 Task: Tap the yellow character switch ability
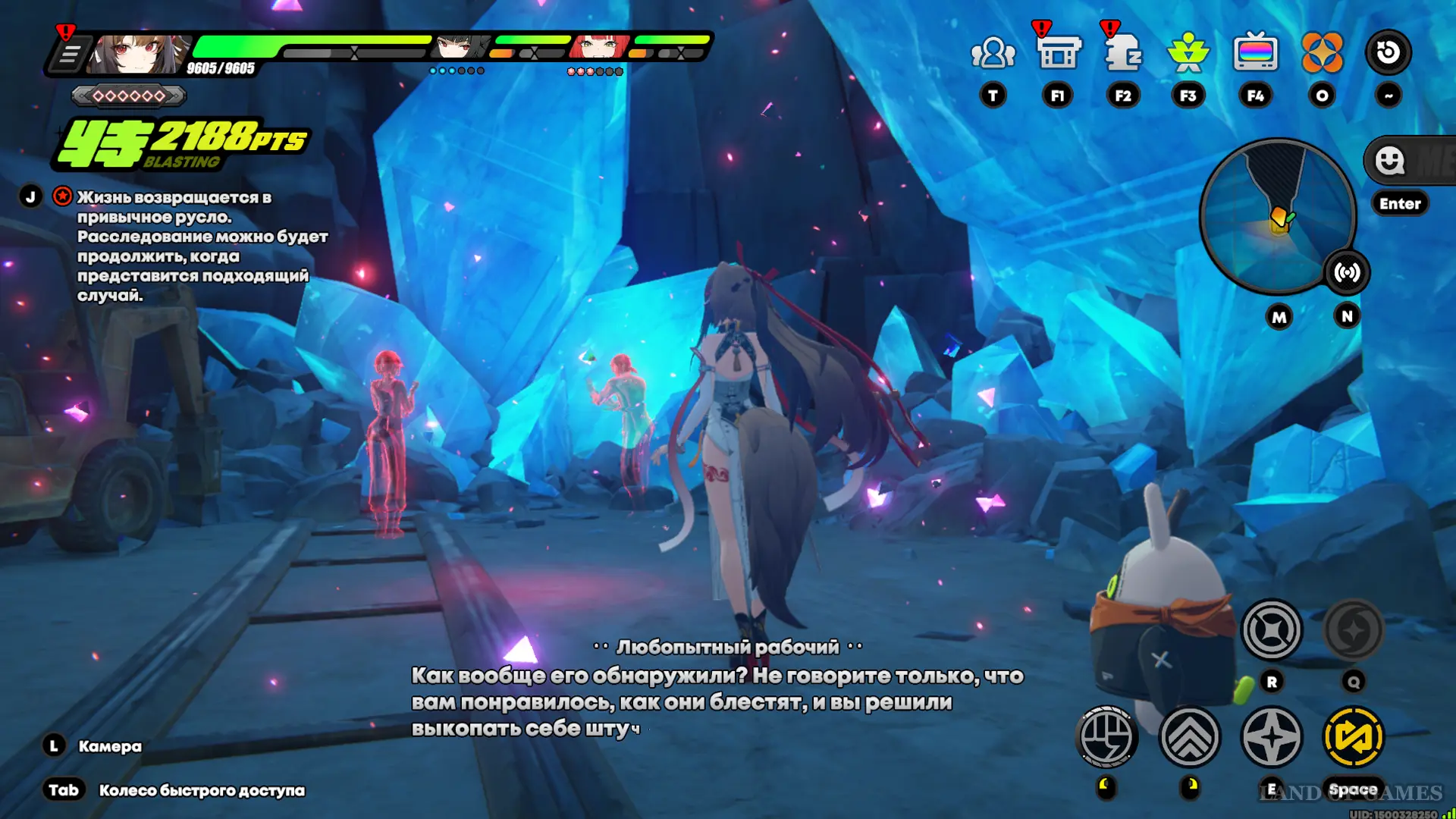tap(1353, 736)
